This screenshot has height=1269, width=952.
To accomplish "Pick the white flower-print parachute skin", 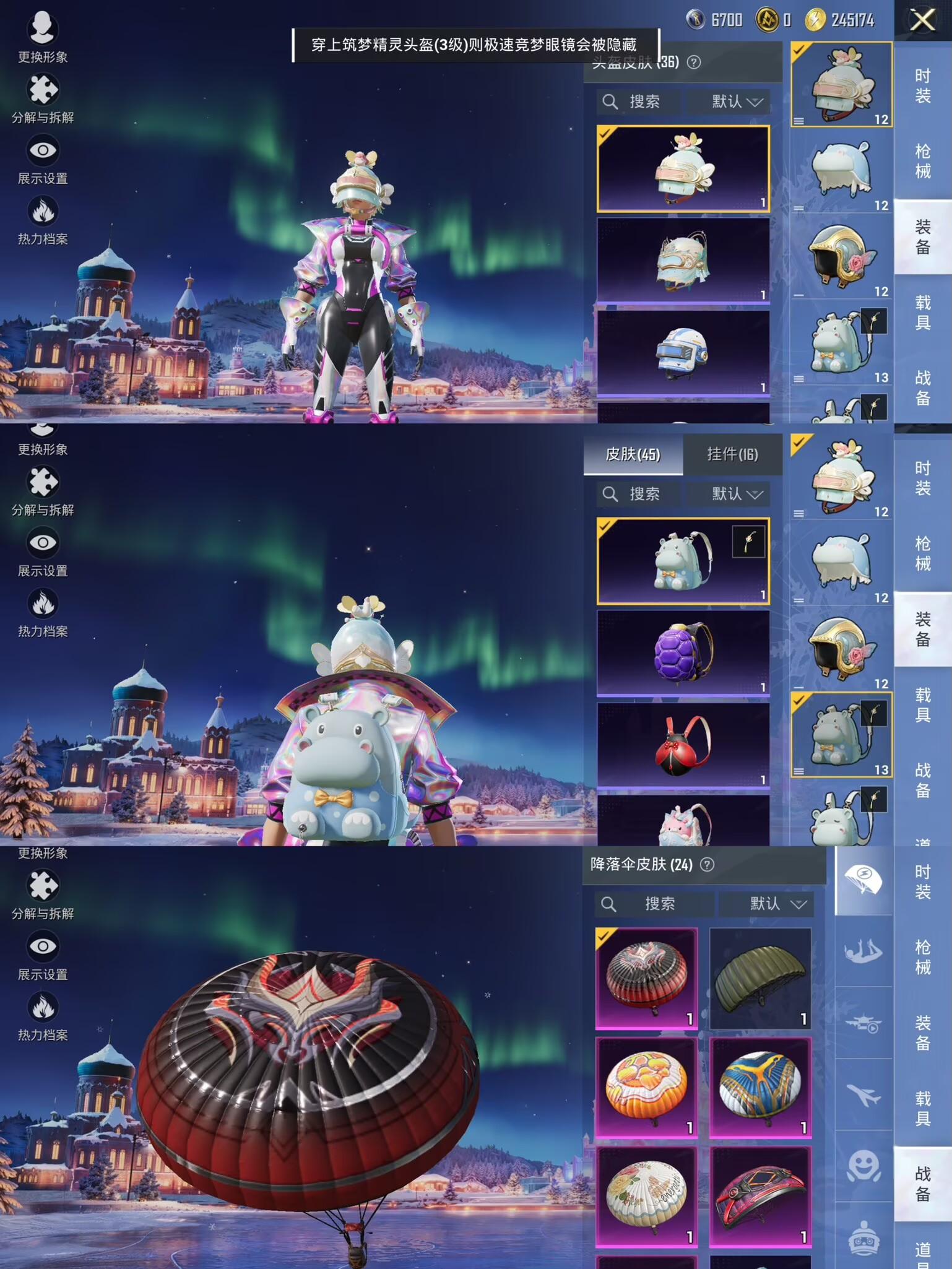I will point(646,1196).
